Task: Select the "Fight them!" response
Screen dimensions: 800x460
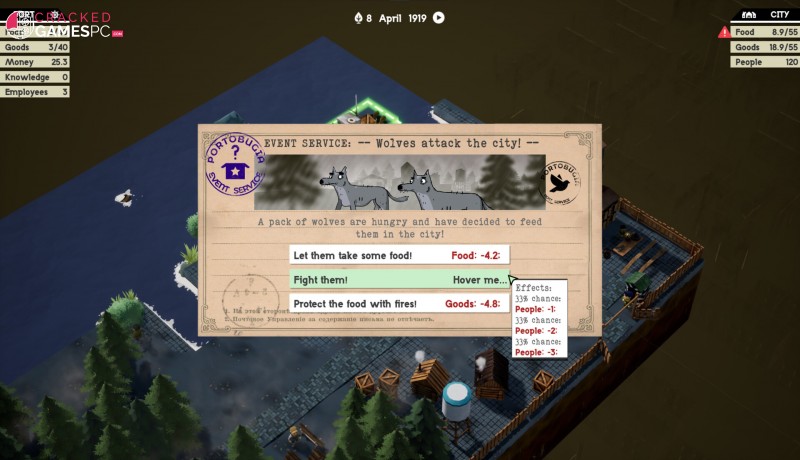Action: 399,280
